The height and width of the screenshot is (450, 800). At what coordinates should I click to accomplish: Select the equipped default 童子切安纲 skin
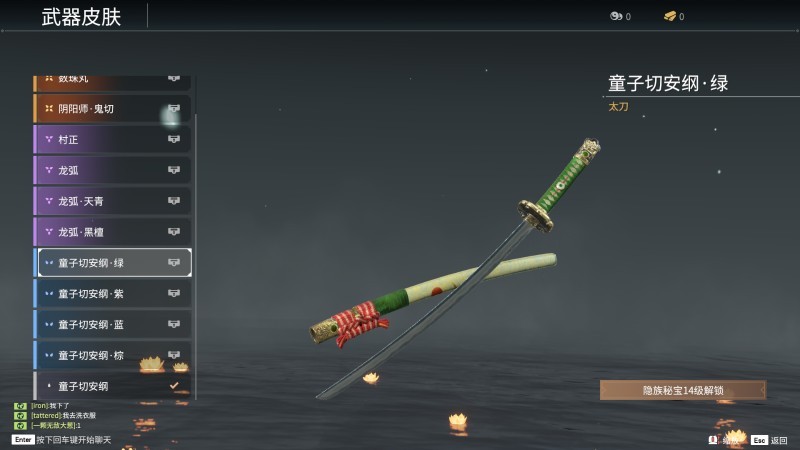[x=112, y=386]
